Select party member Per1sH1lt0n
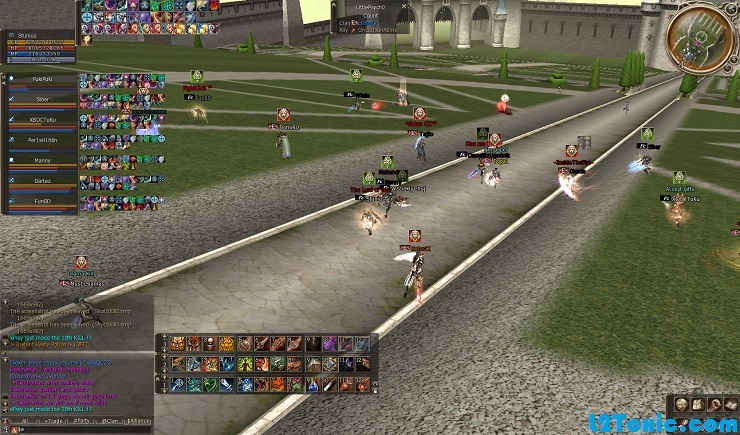This screenshot has height=435, width=740. click(x=42, y=141)
